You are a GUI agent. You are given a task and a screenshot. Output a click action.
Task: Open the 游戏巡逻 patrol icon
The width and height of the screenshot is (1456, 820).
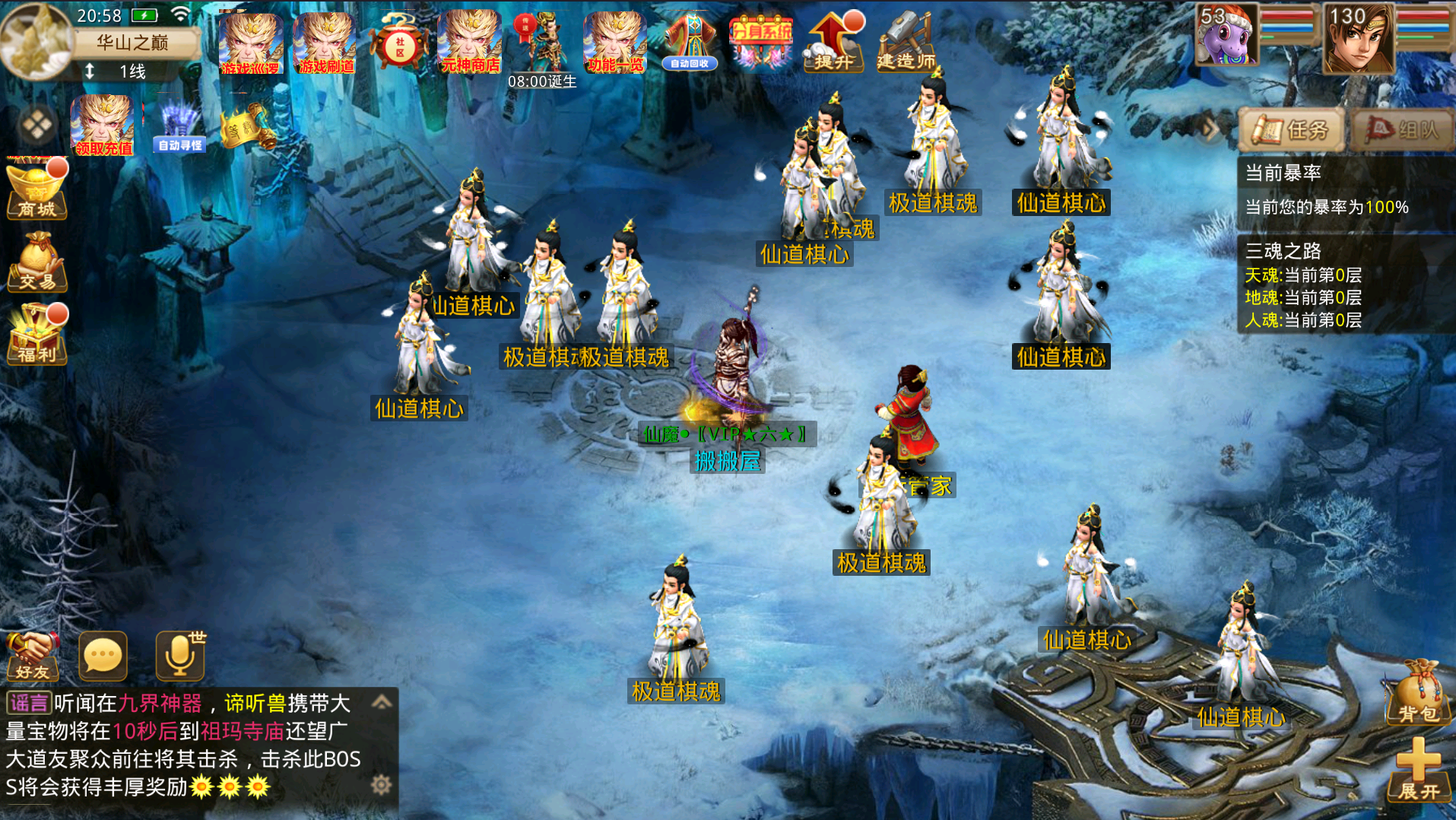250,44
